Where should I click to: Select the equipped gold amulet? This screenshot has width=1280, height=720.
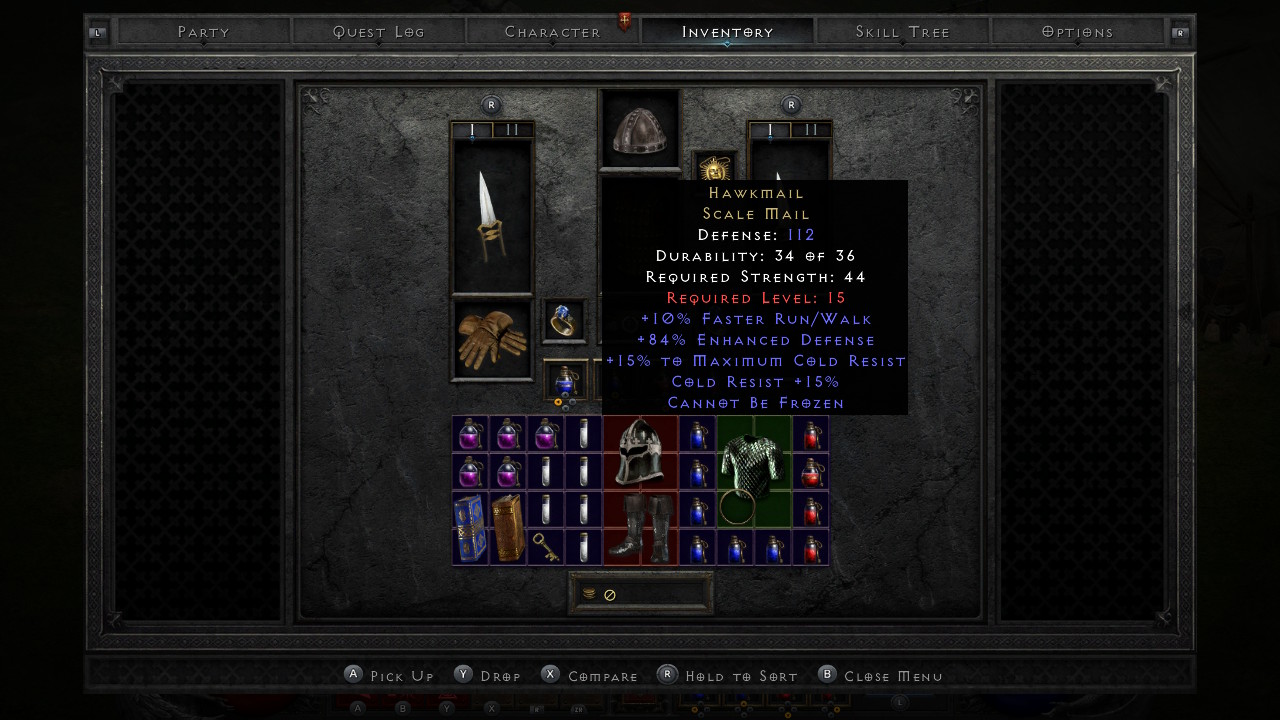(x=714, y=168)
